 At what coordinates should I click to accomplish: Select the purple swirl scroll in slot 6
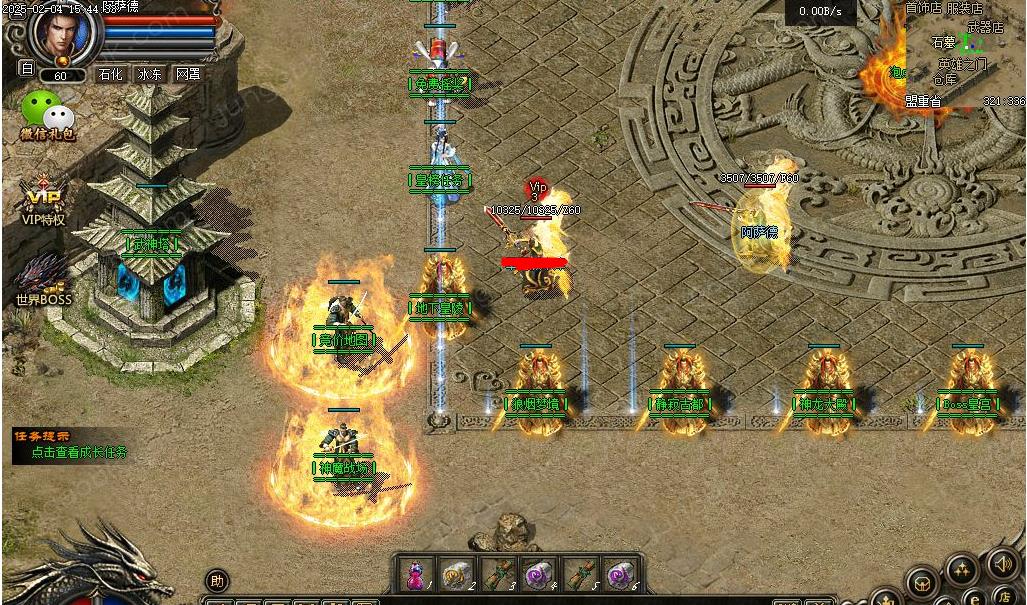click(621, 574)
